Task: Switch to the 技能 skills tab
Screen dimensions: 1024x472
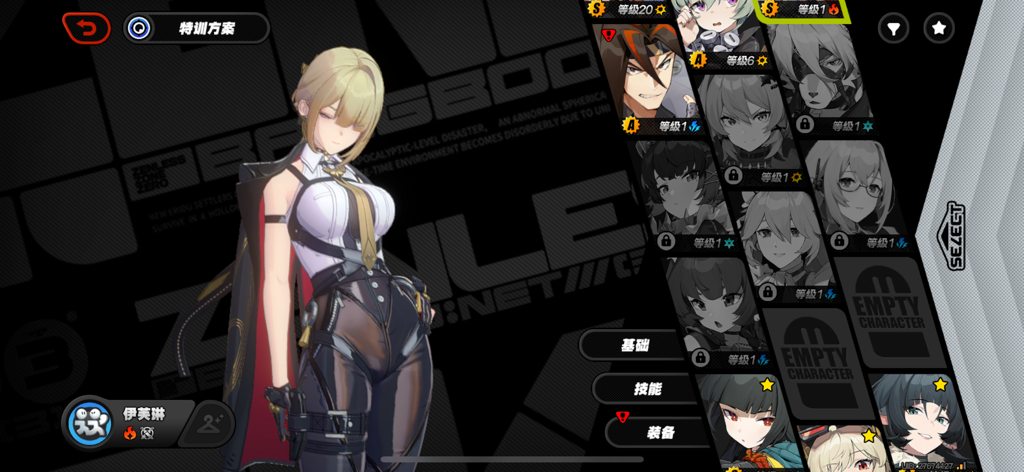Action: tap(647, 389)
